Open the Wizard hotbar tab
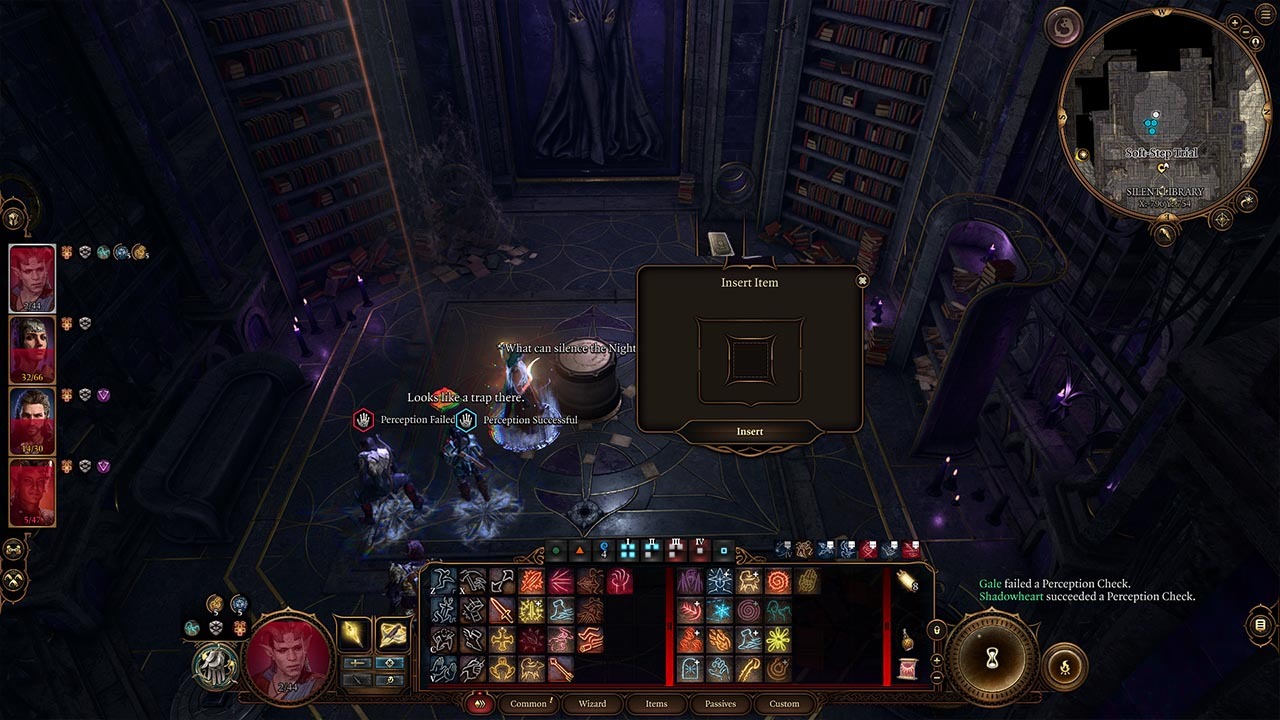1280x720 pixels. (x=592, y=704)
